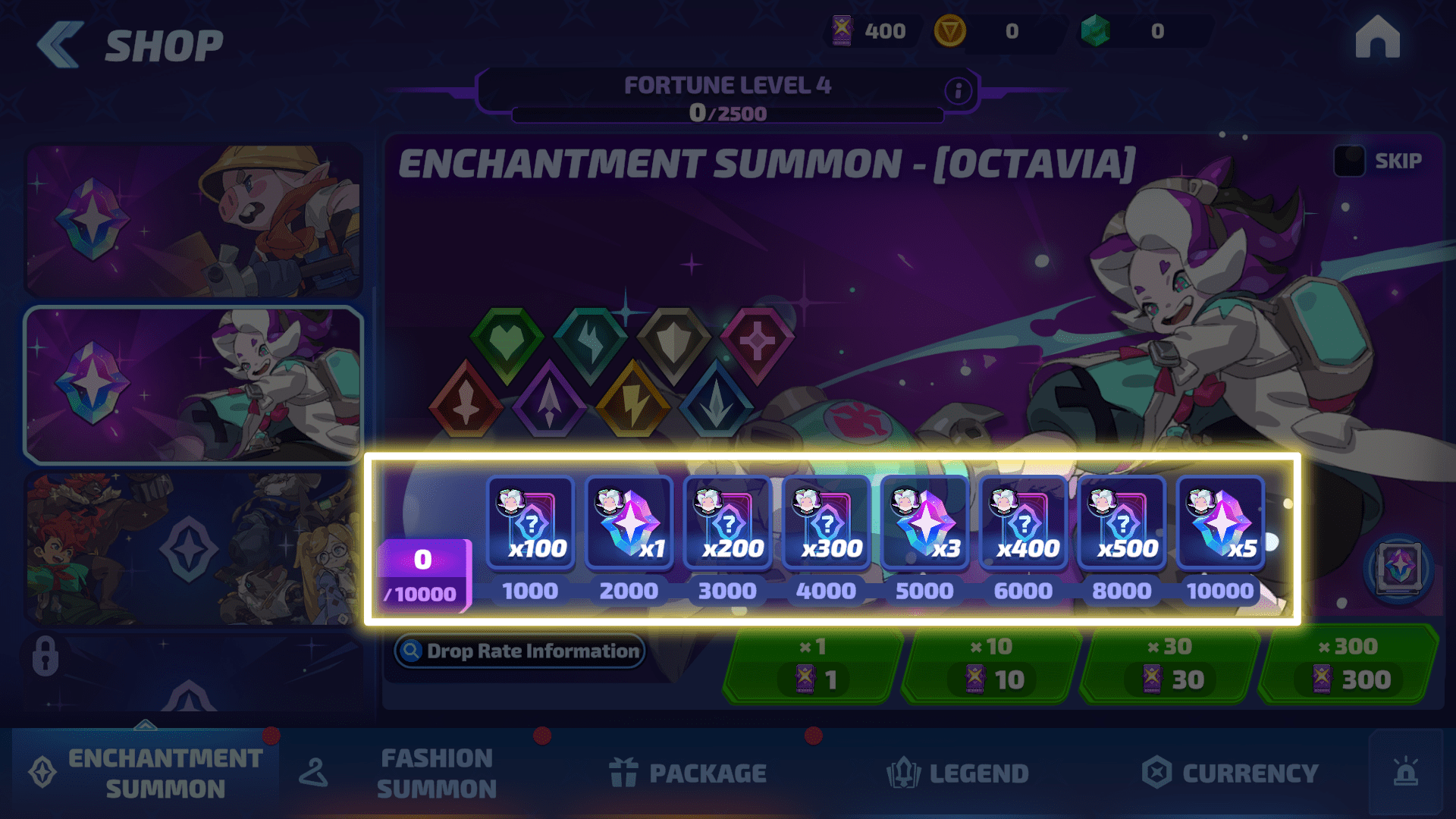Show Fortune Level info
This screenshot has width=1456, height=819.
click(x=958, y=91)
